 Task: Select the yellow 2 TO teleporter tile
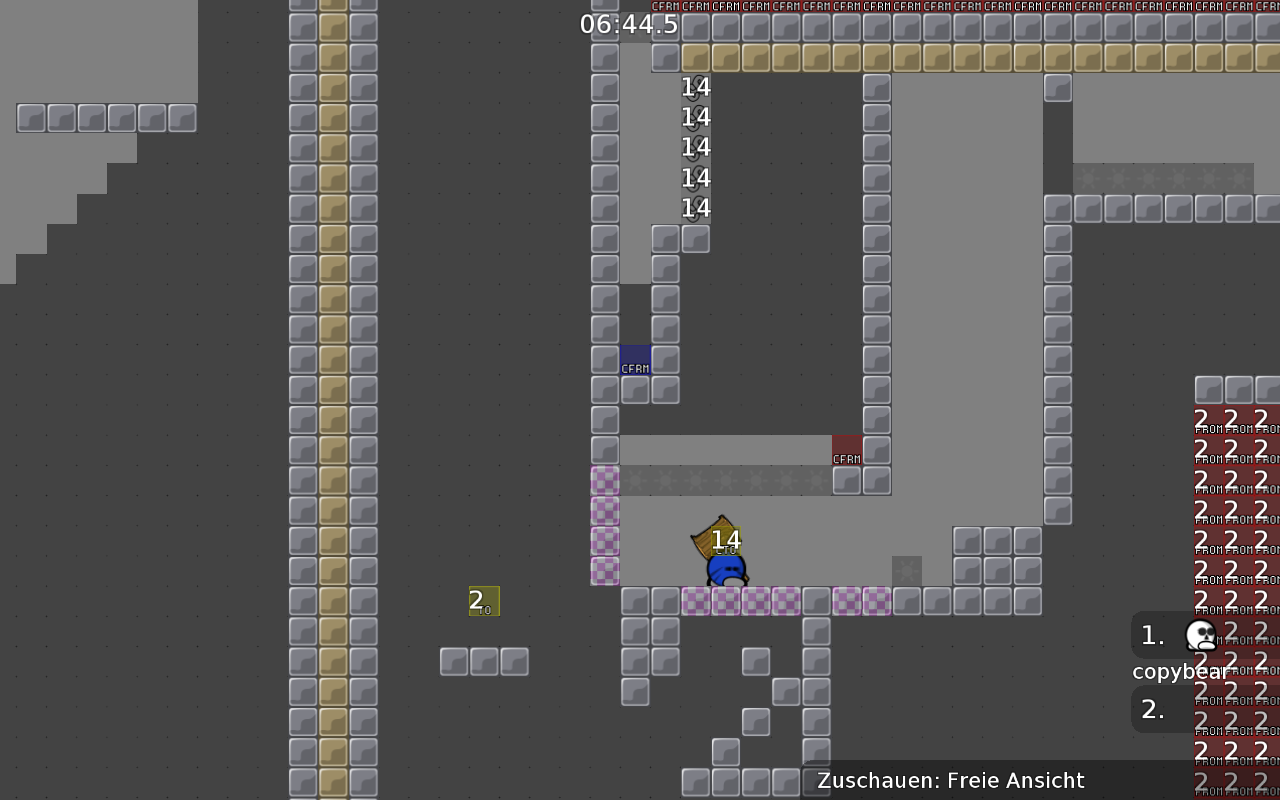[x=484, y=601]
